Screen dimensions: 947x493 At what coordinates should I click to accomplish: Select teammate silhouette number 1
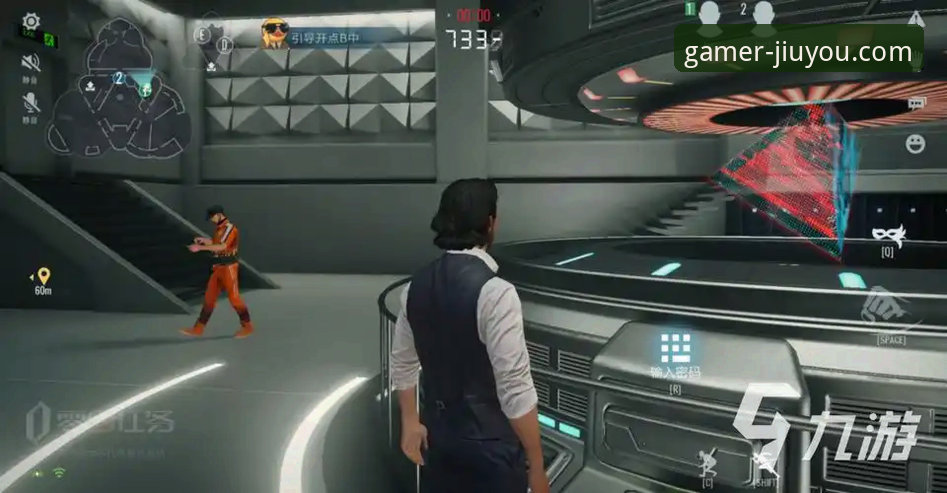(x=710, y=13)
